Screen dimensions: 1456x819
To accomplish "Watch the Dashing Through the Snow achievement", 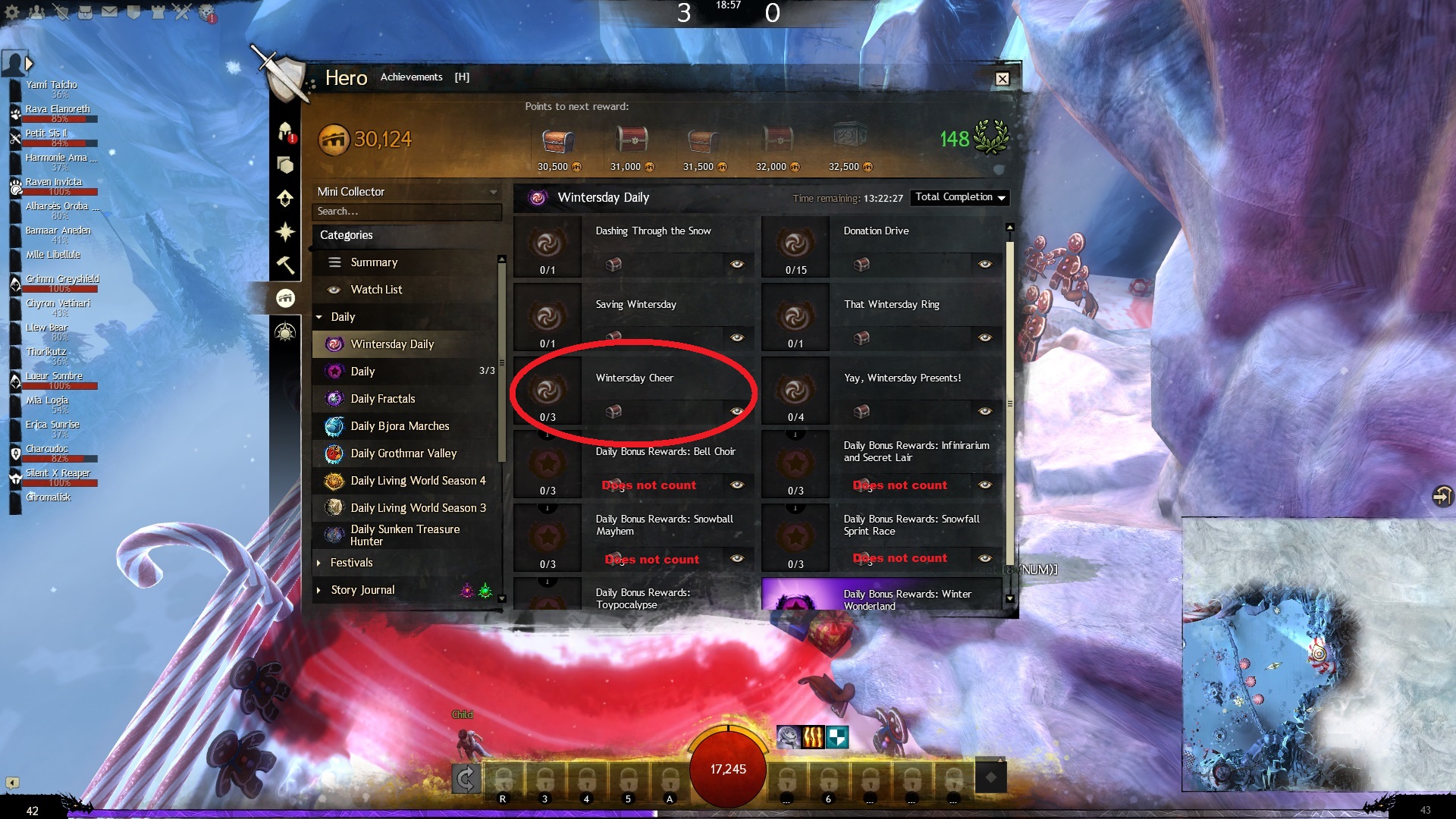I will pos(736,264).
